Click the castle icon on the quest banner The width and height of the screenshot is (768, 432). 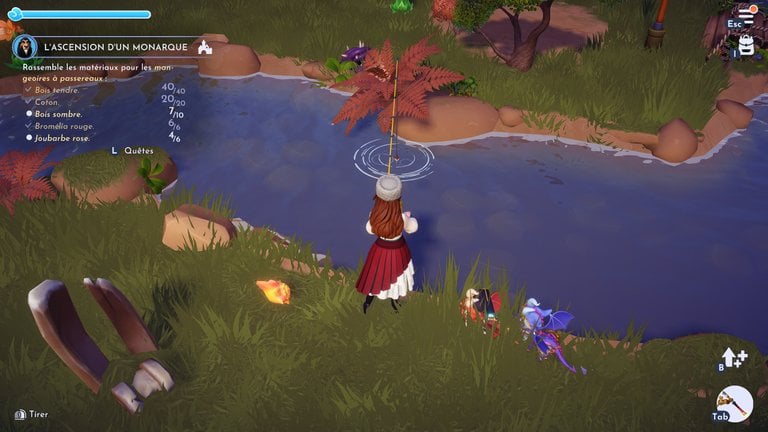pos(205,47)
